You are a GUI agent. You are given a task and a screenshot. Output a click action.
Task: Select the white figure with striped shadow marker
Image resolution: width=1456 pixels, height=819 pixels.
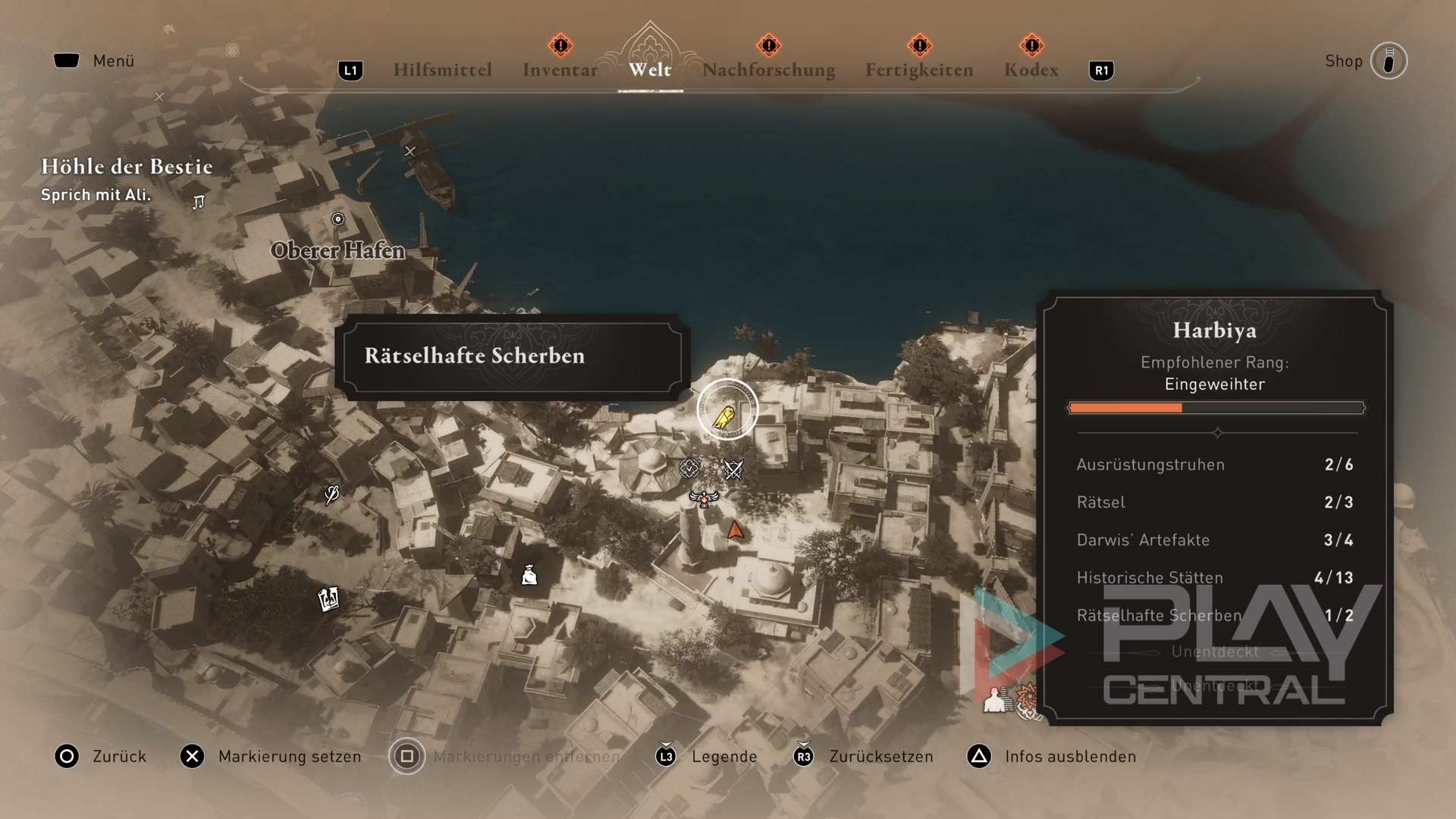(x=996, y=700)
